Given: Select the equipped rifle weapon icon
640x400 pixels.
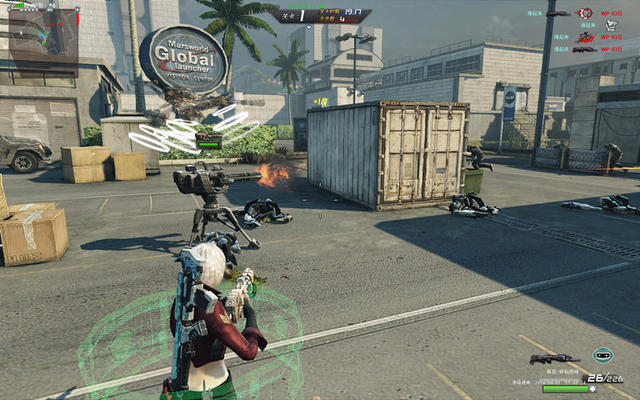Looking at the screenshot, I should (554, 358).
